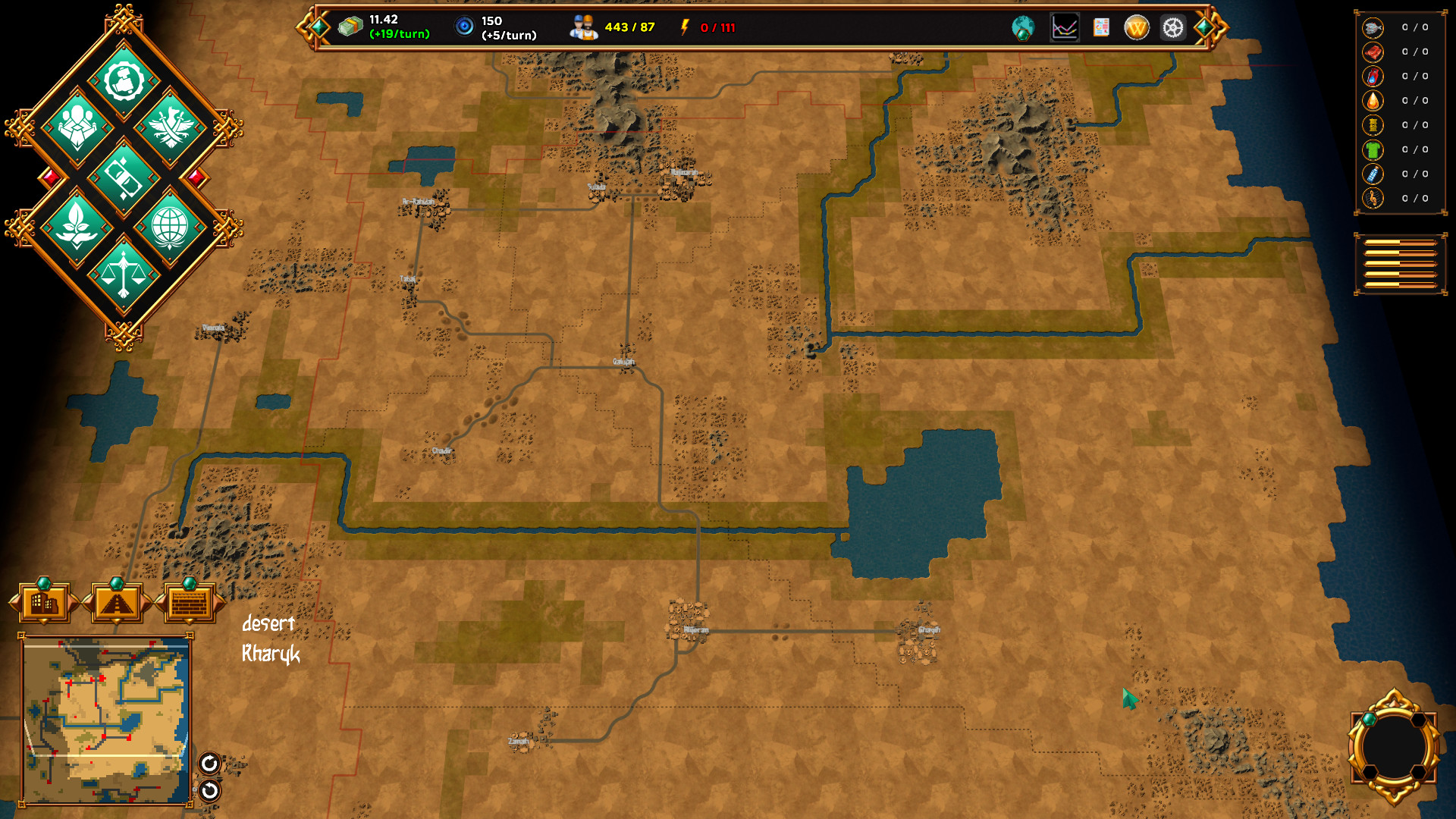This screenshot has width=1456, height=819.
Task: Click the counter-clockwise rotate control near minimap
Action: pyautogui.click(x=210, y=791)
